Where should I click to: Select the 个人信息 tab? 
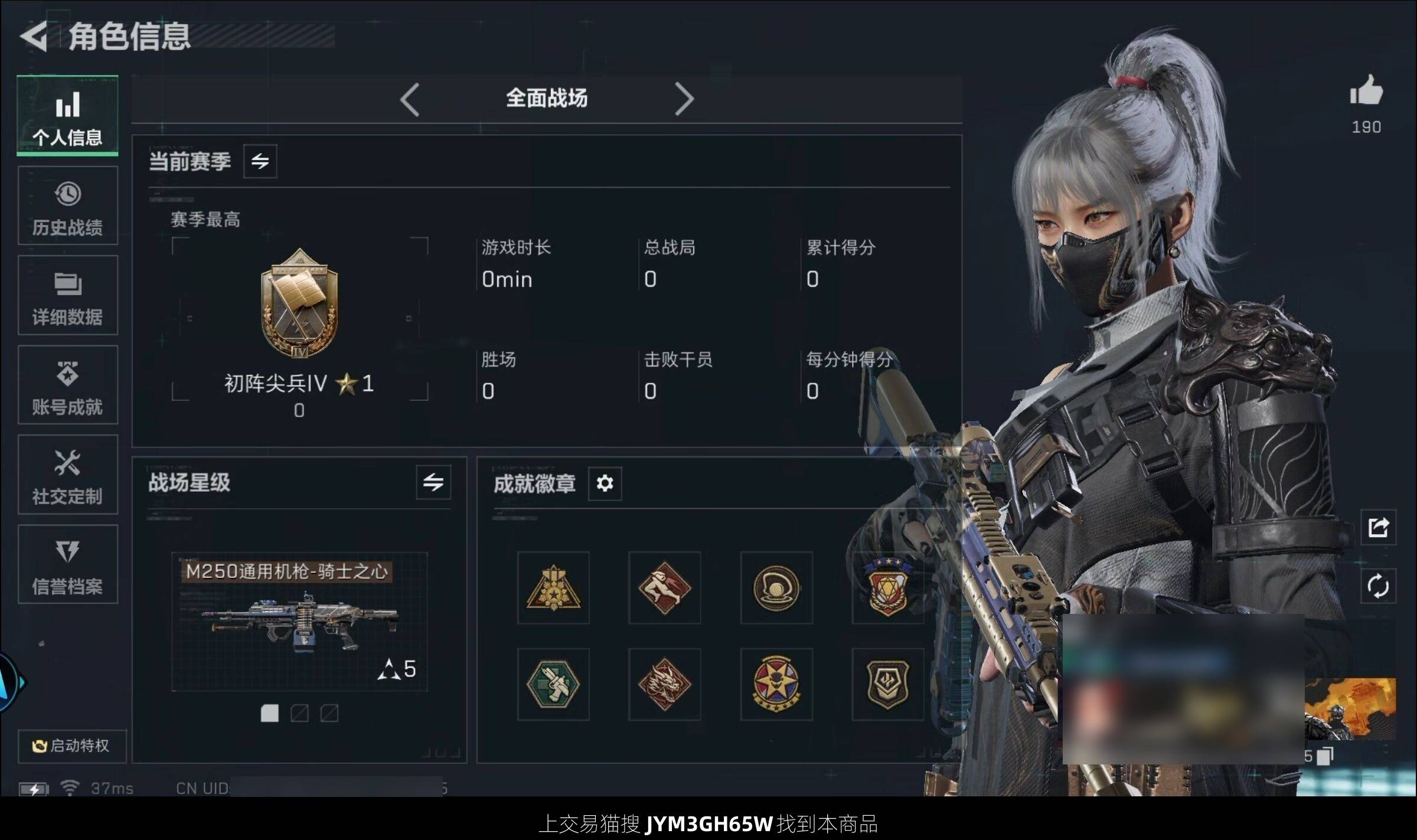[67, 116]
